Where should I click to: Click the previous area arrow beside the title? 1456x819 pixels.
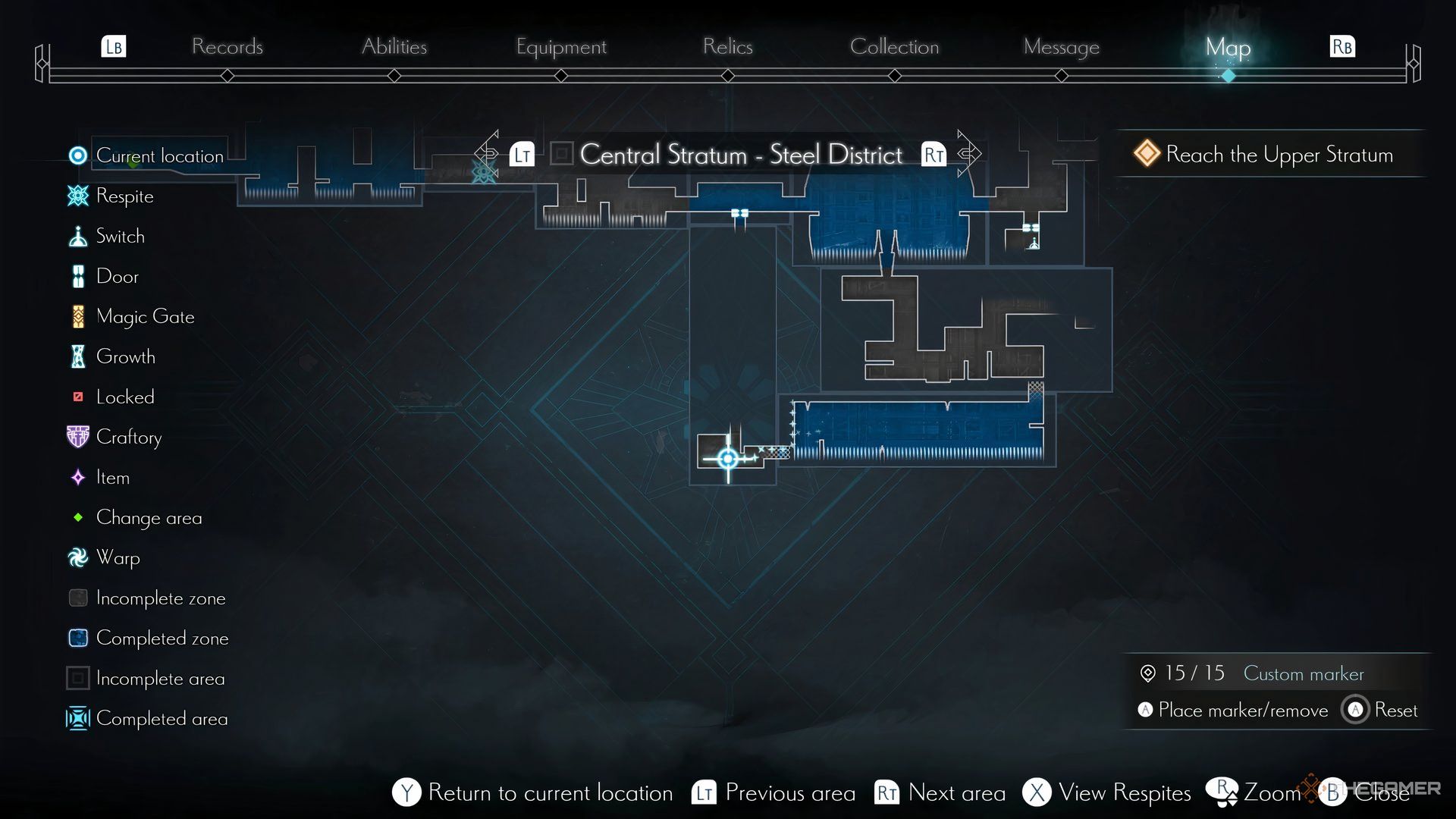pyautogui.click(x=489, y=154)
